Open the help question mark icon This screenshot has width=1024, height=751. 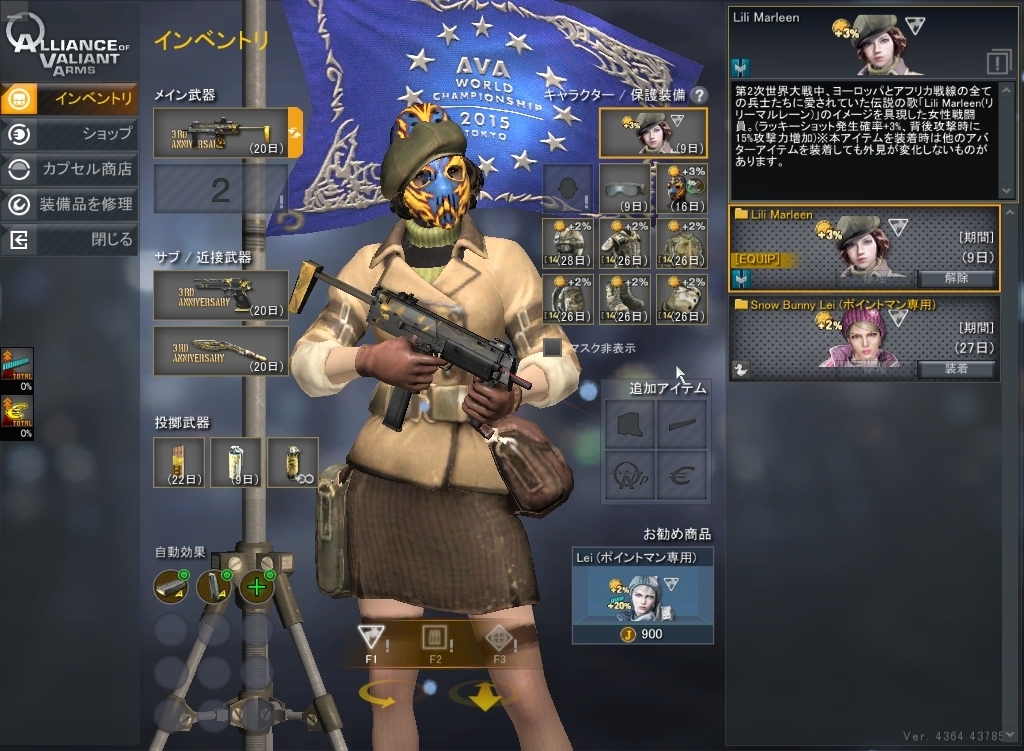pyautogui.click(x=699, y=95)
